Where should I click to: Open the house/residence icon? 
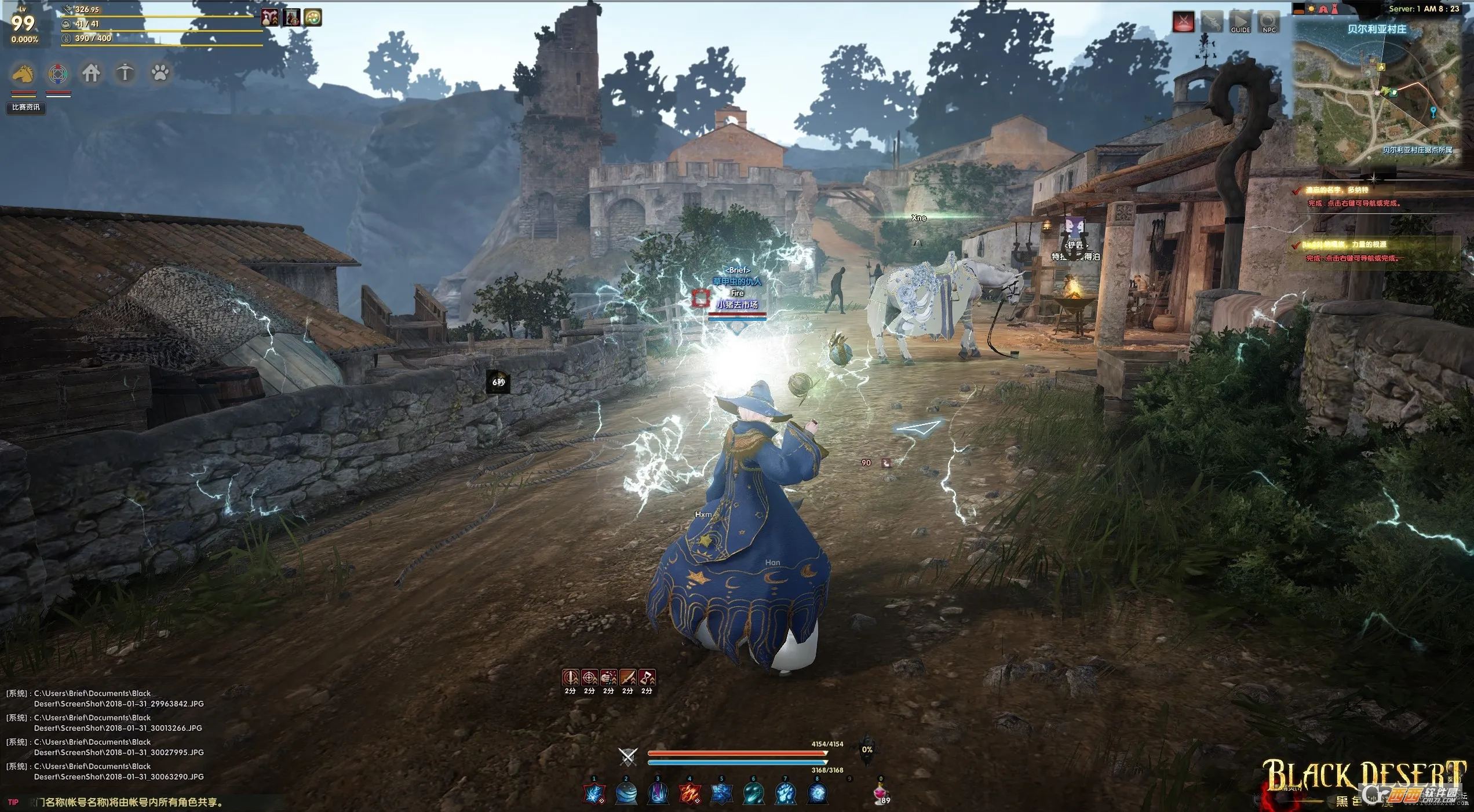91,74
